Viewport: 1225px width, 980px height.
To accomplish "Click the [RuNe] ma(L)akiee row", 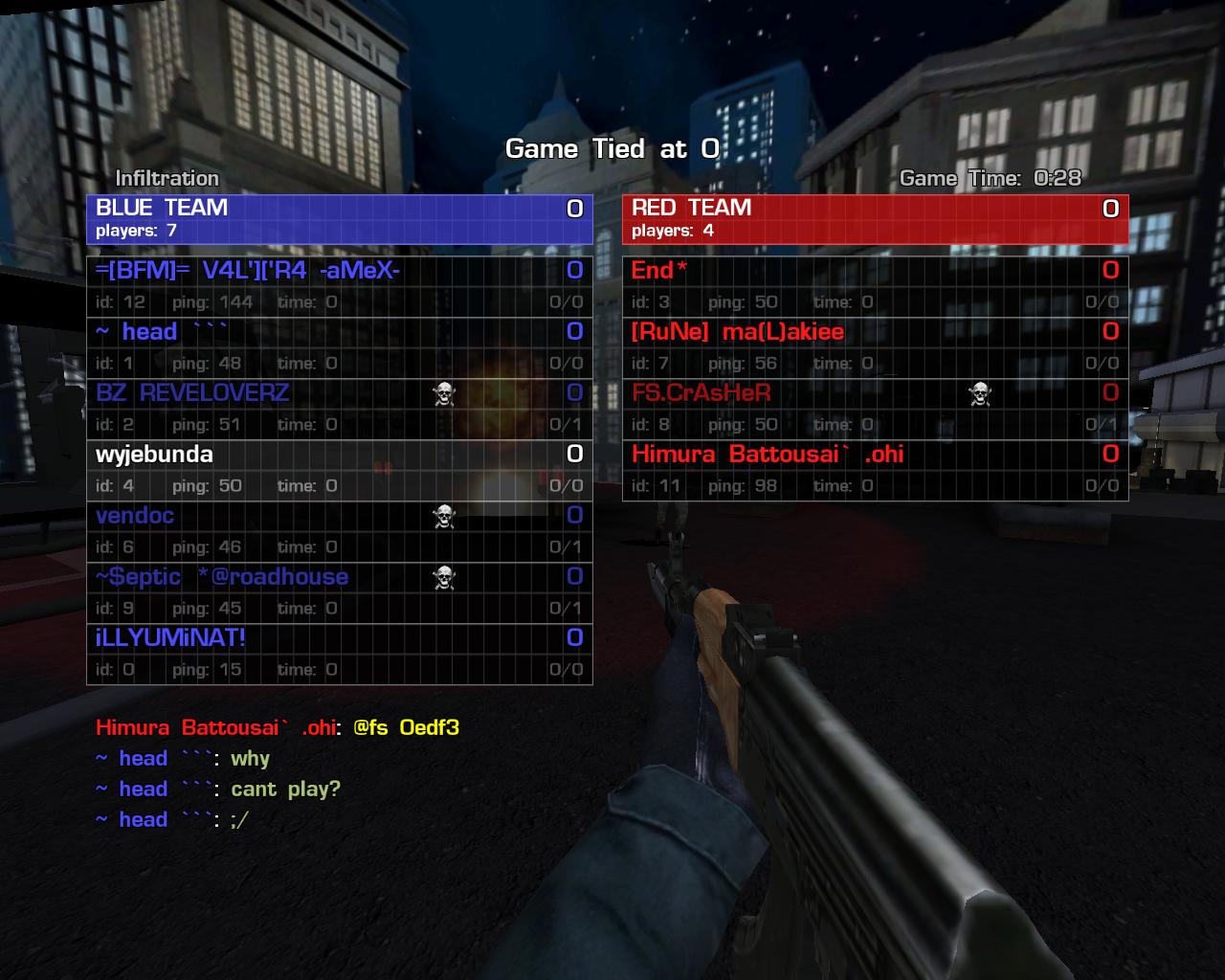I will (x=875, y=346).
